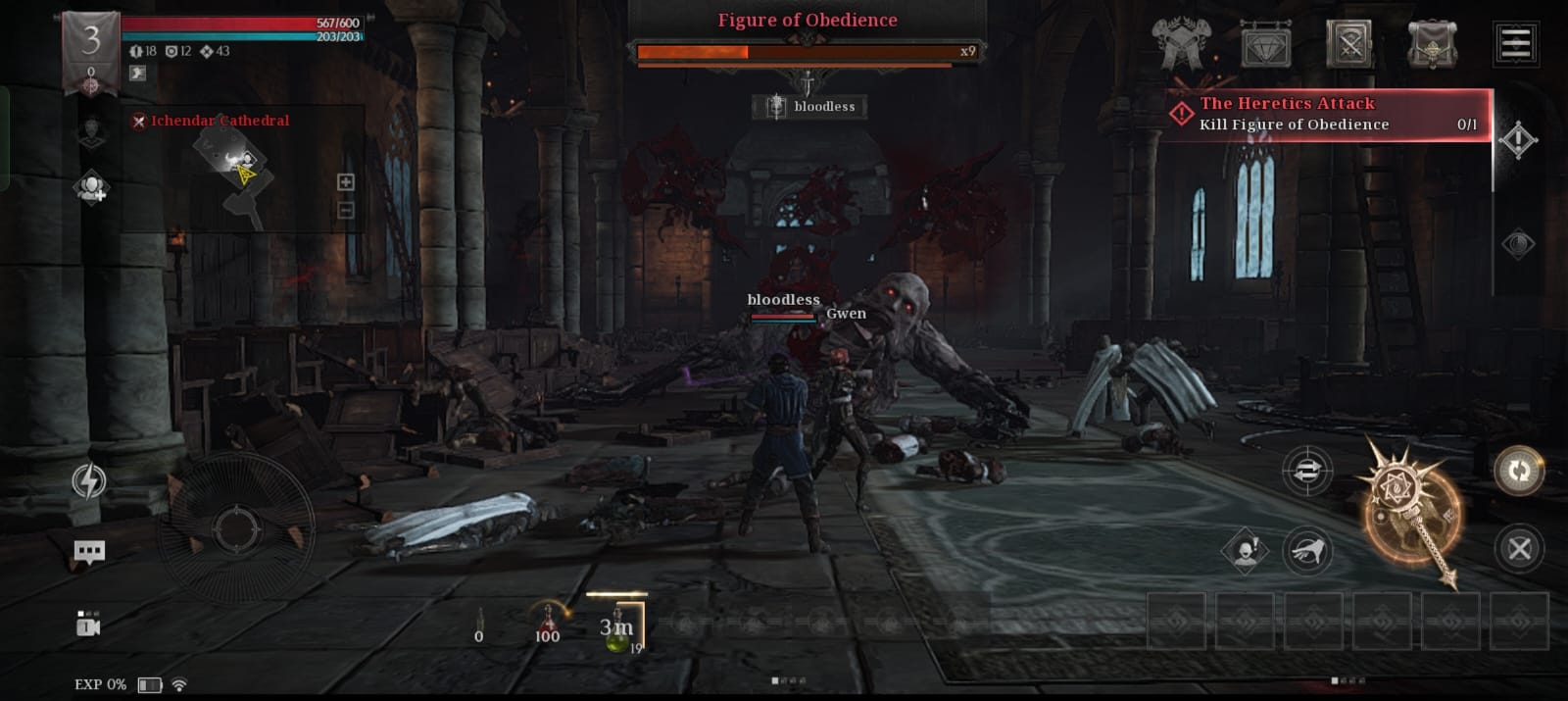Open the crossed banners guild icon
The image size is (1568, 701).
coord(1181,44)
